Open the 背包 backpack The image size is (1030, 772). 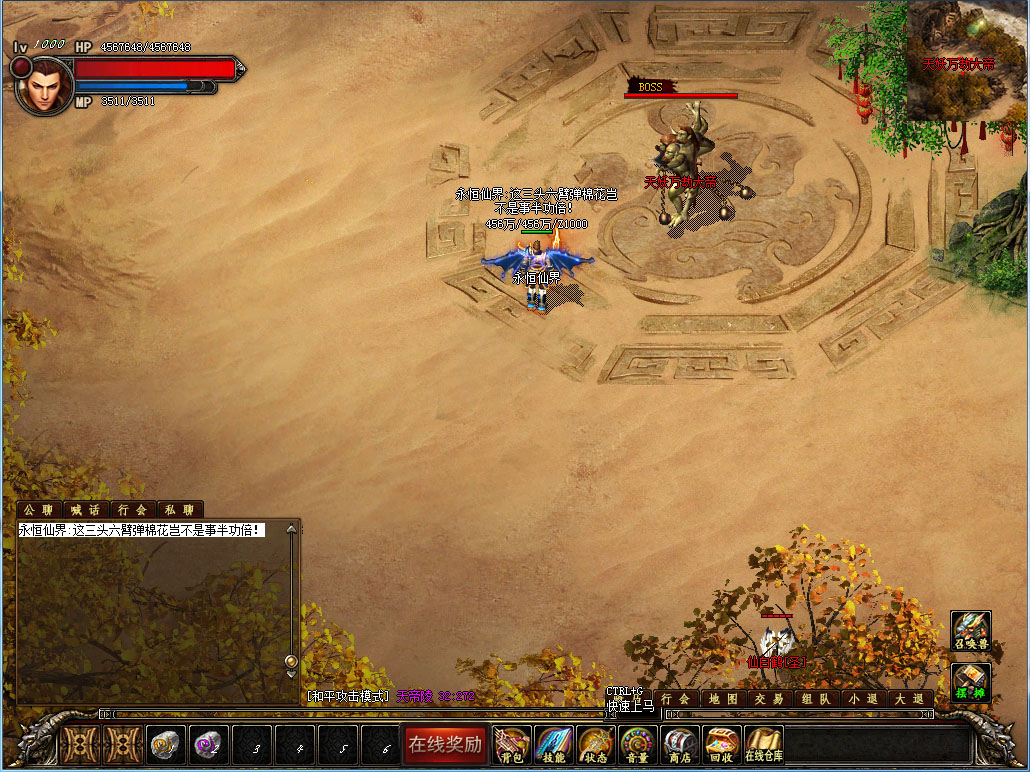[511, 744]
